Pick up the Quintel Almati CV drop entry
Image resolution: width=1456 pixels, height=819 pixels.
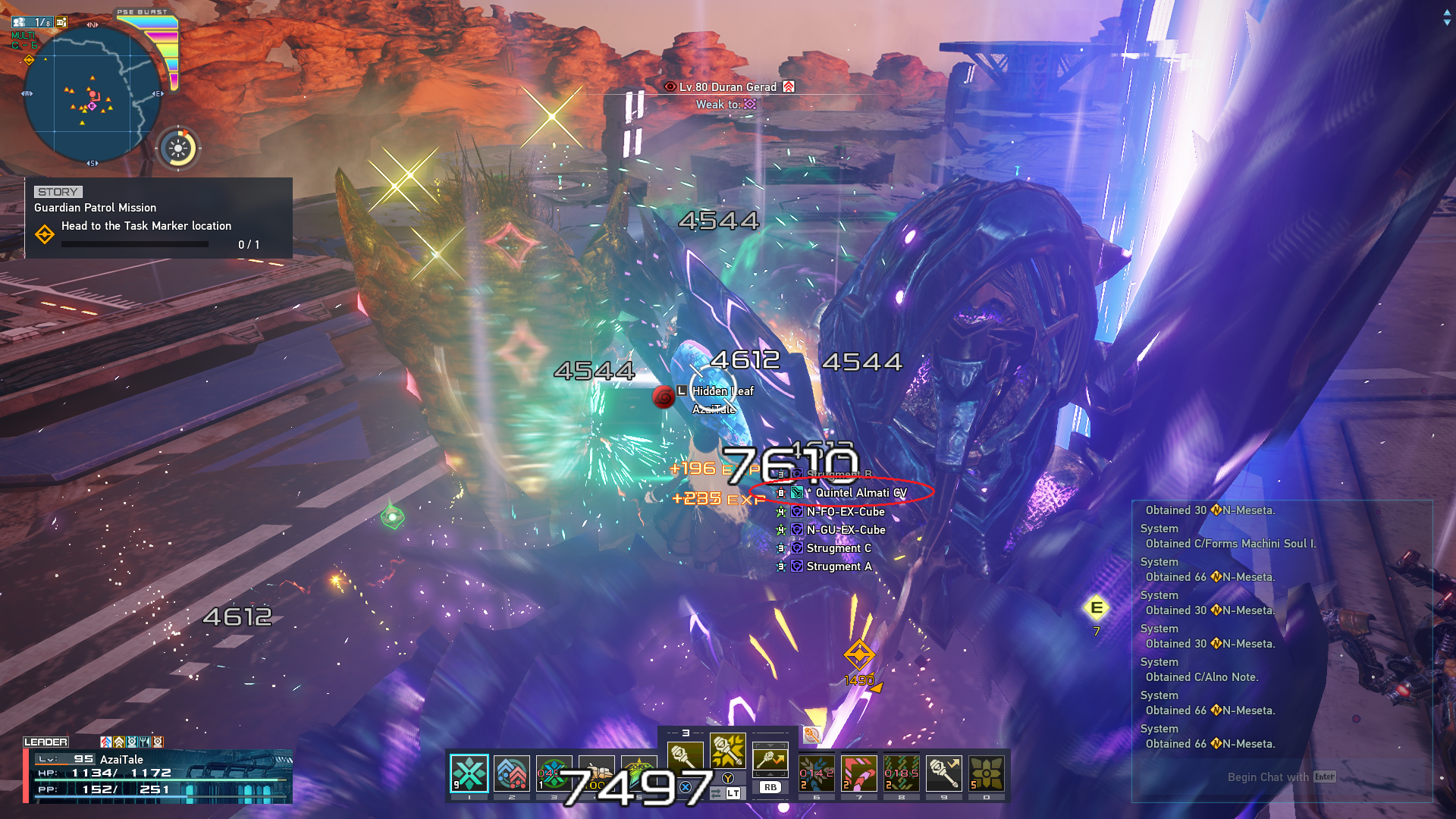(x=860, y=493)
